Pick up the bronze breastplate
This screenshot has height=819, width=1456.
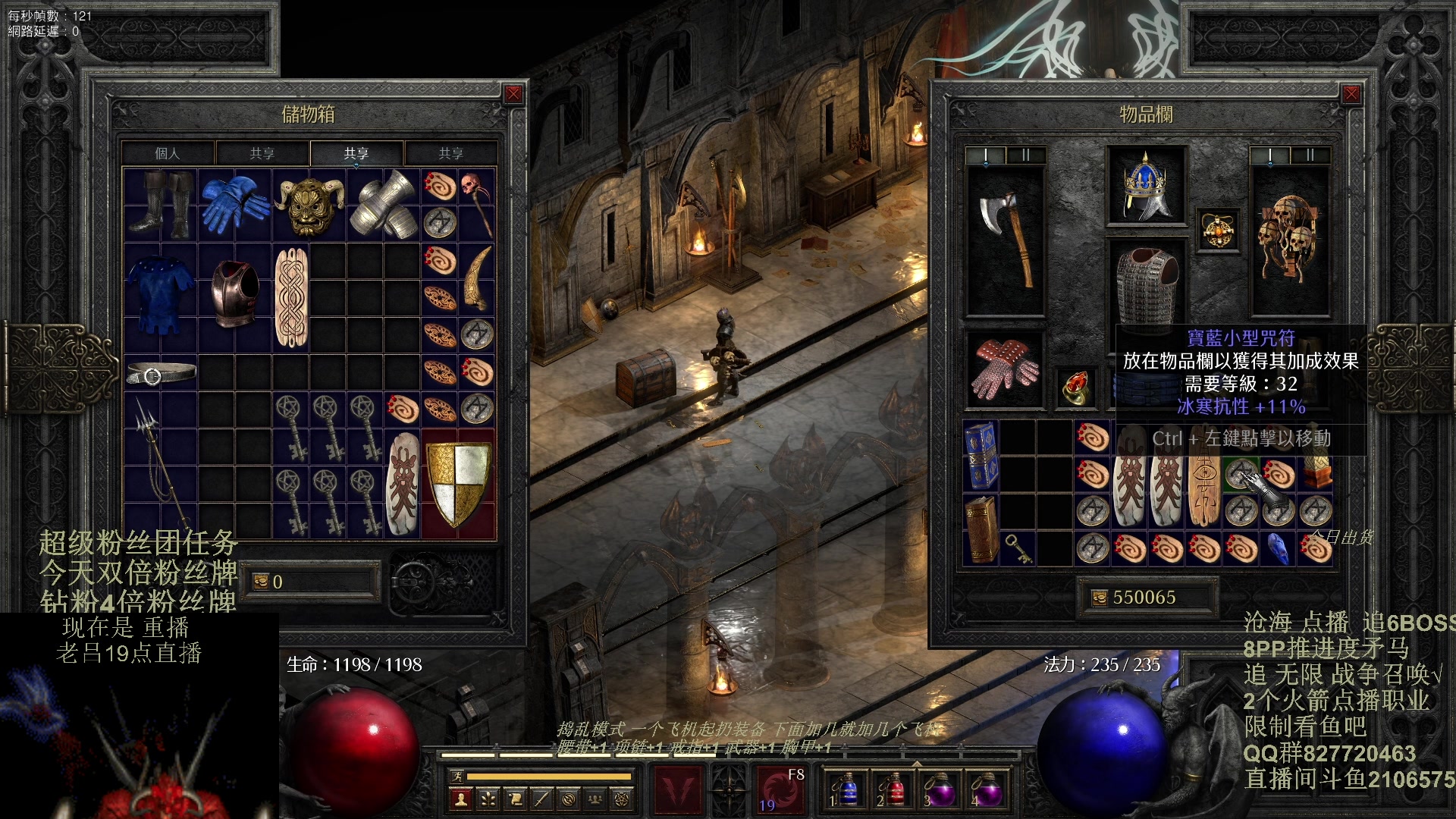point(234,294)
